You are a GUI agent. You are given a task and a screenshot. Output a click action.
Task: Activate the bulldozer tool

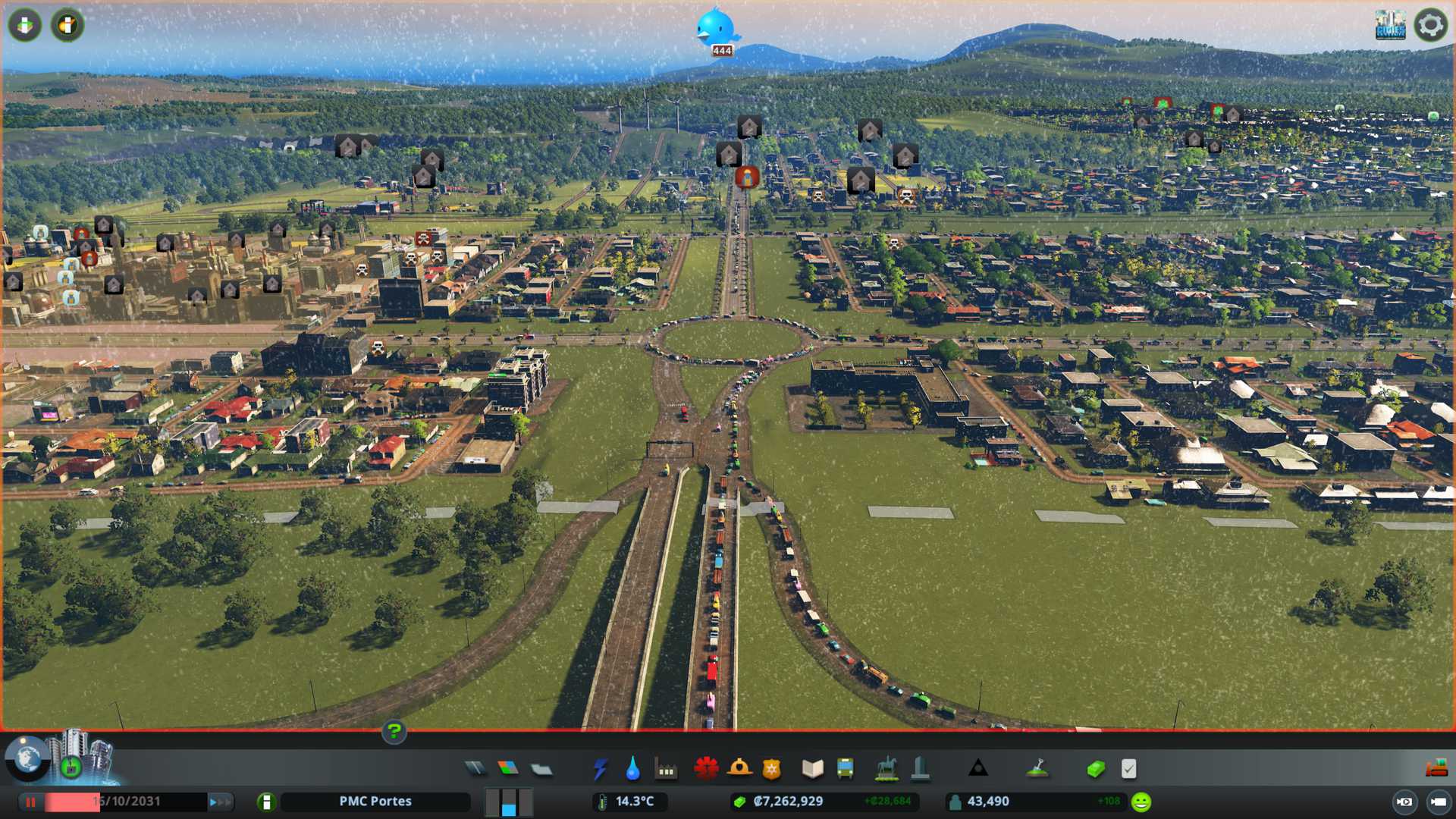[1436, 769]
